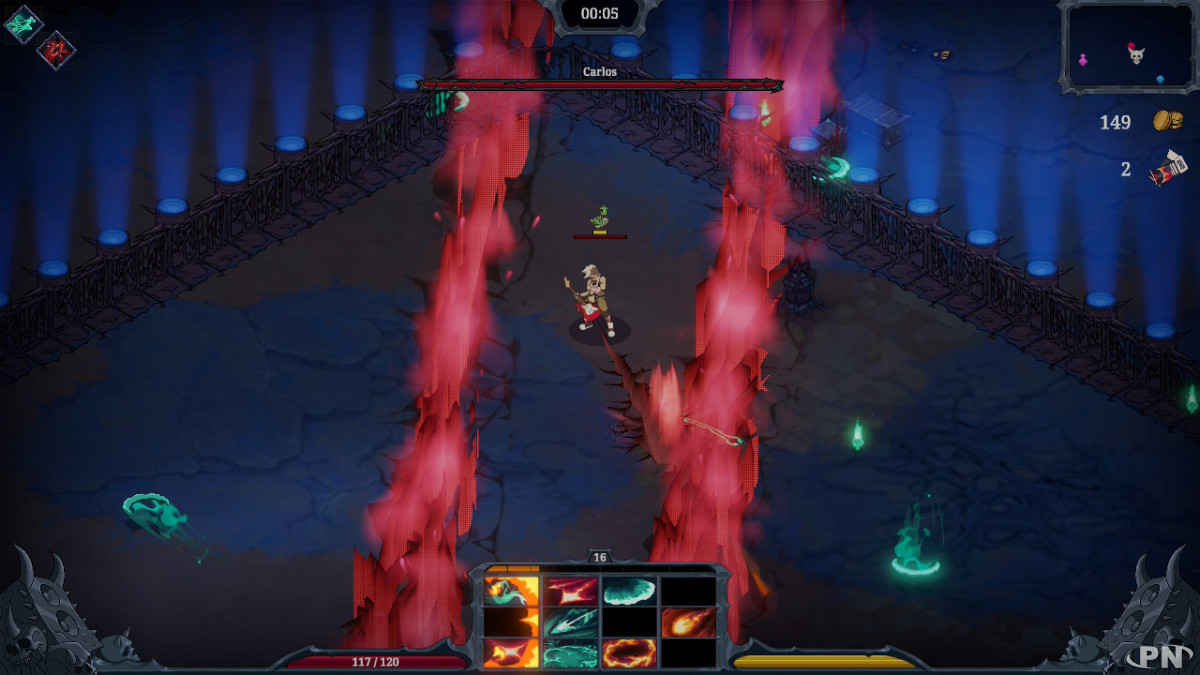Inspect the red spikes buff icon
Viewport: 1200px width, 675px height.
56,50
